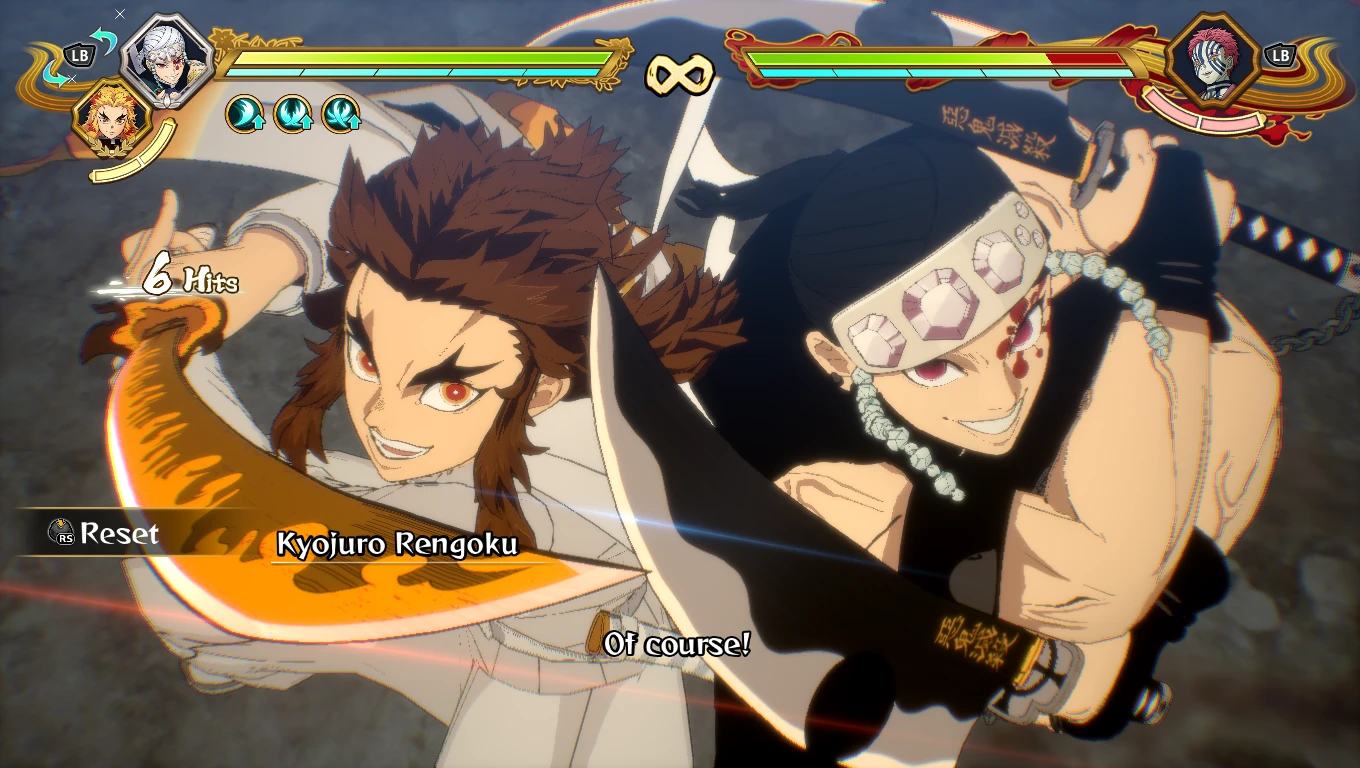Click the single-wave boost icon
This screenshot has height=768, width=1360.
pyautogui.click(x=244, y=114)
